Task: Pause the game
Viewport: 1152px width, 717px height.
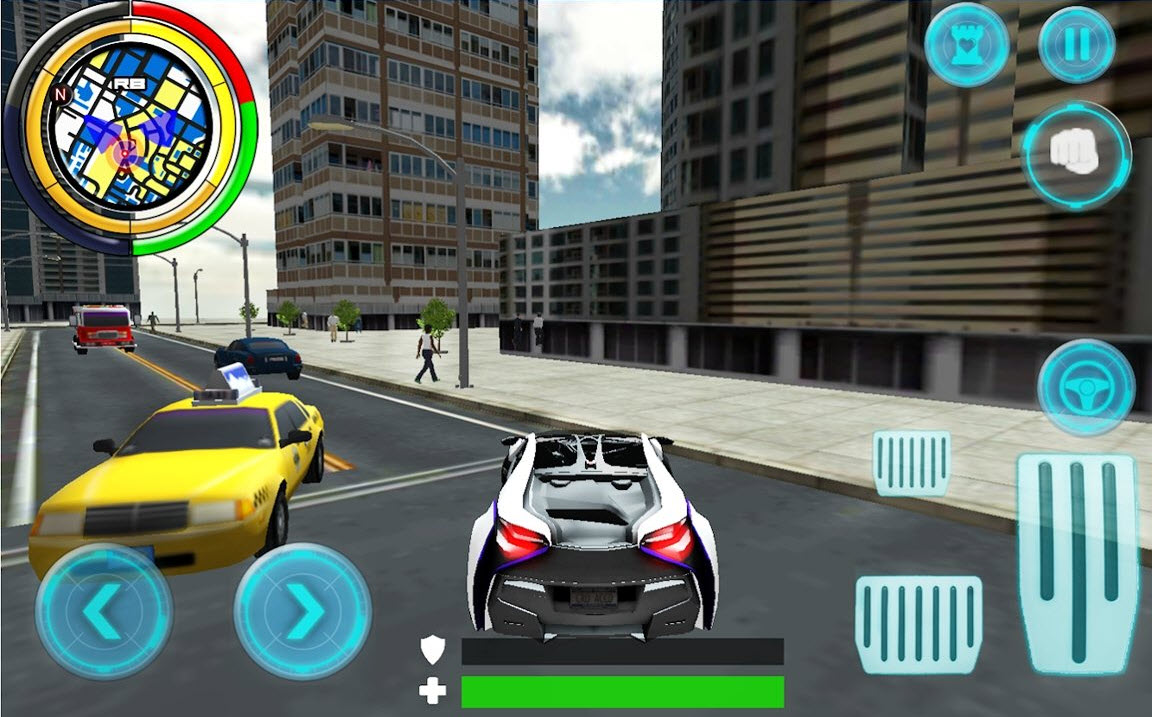Action: pyautogui.click(x=1076, y=45)
